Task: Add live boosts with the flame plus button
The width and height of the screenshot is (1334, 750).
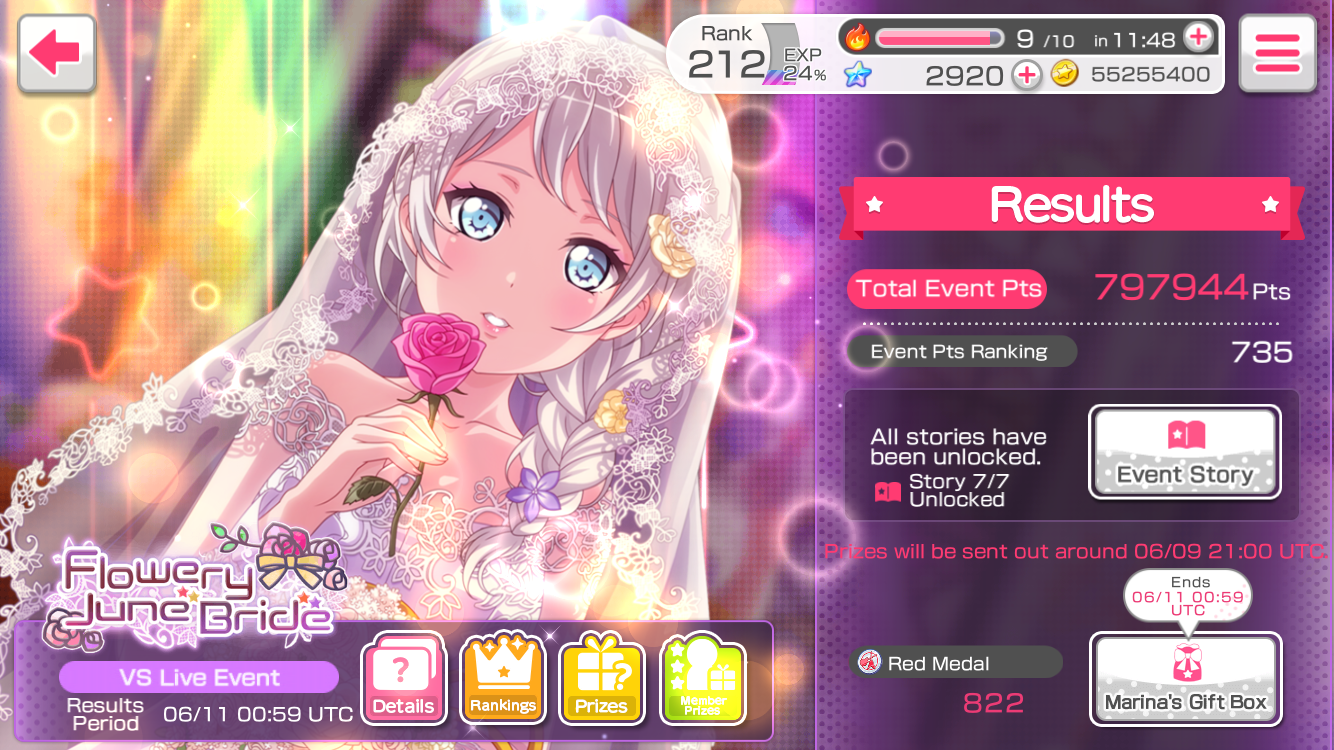Action: [x=1198, y=39]
